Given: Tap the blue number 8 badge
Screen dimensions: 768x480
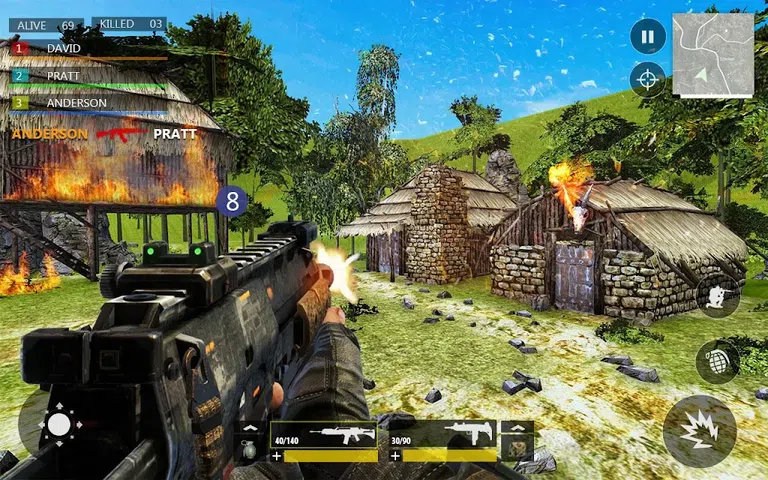Looking at the screenshot, I should pos(233,201).
